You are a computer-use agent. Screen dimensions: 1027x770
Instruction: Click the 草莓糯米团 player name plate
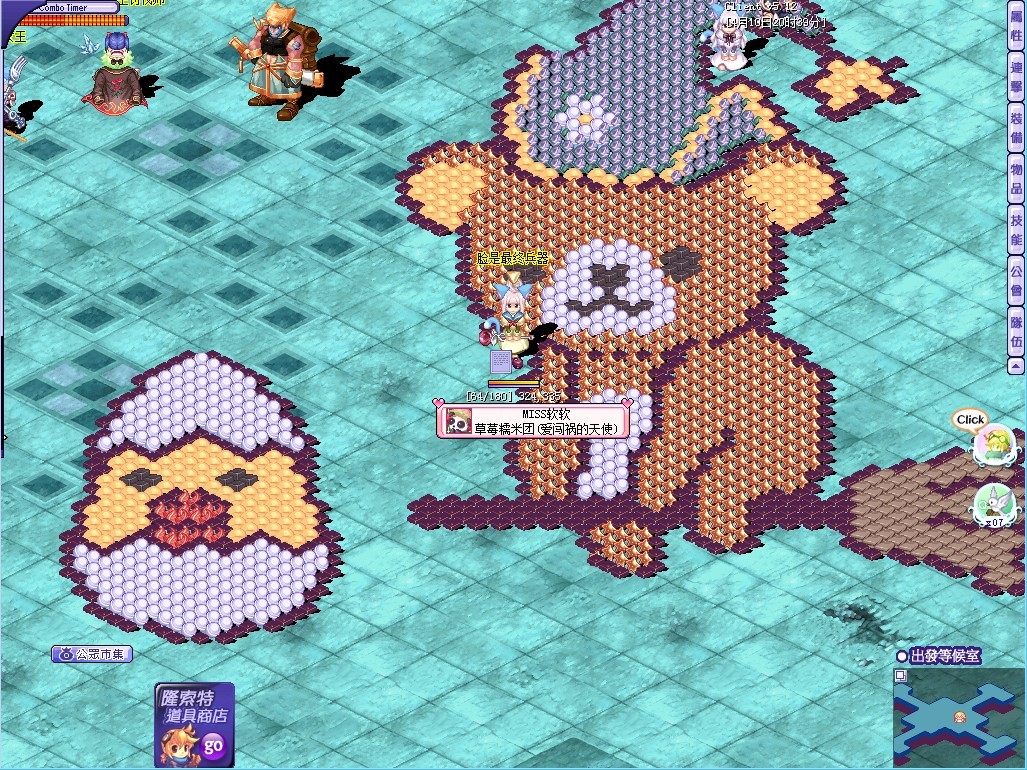[533, 421]
